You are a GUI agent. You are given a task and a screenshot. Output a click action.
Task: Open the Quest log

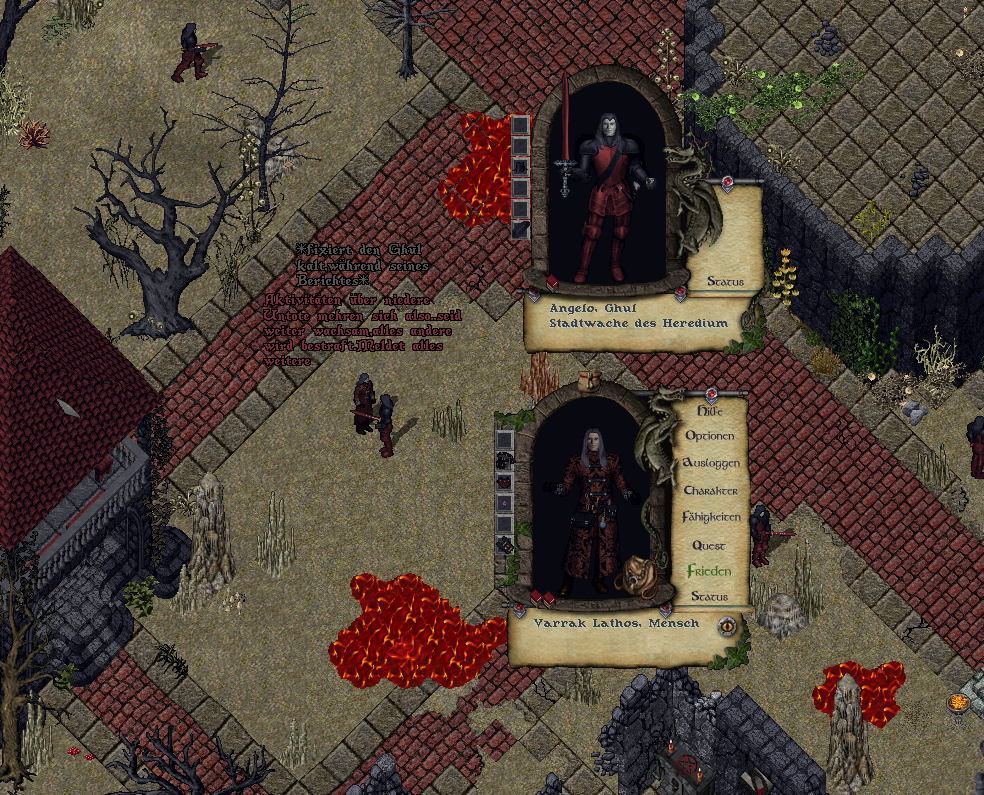tap(709, 546)
